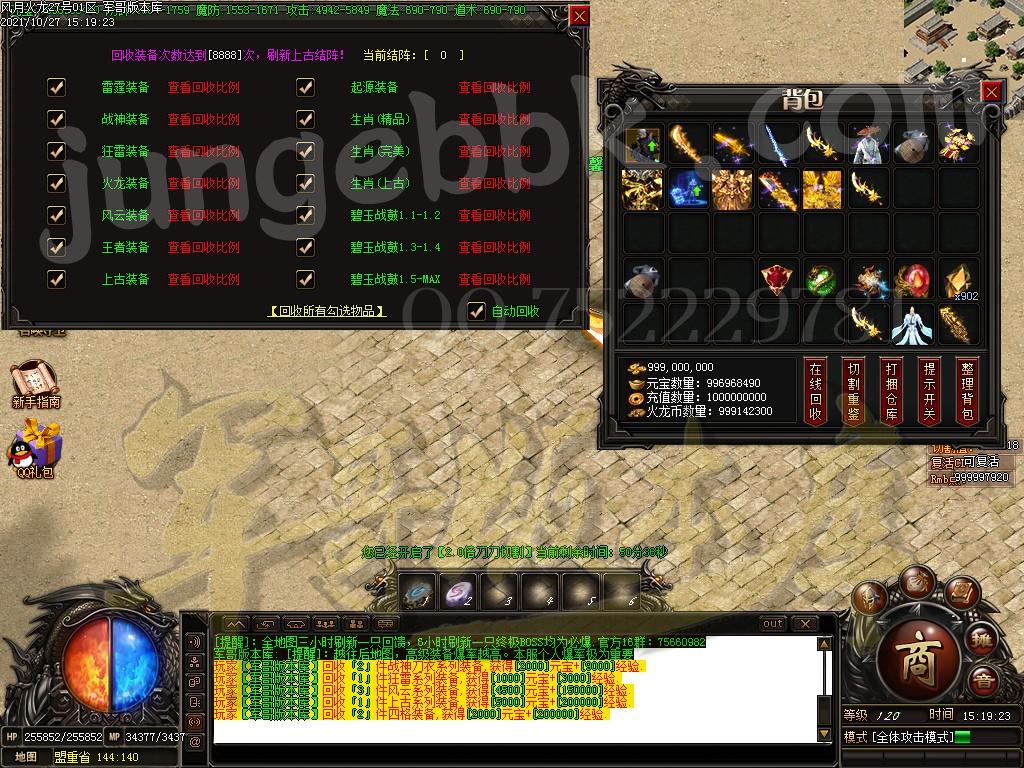The width and height of the screenshot is (1024, 768).
Task: Select the x902 gold crystal stack
Action: click(958, 280)
